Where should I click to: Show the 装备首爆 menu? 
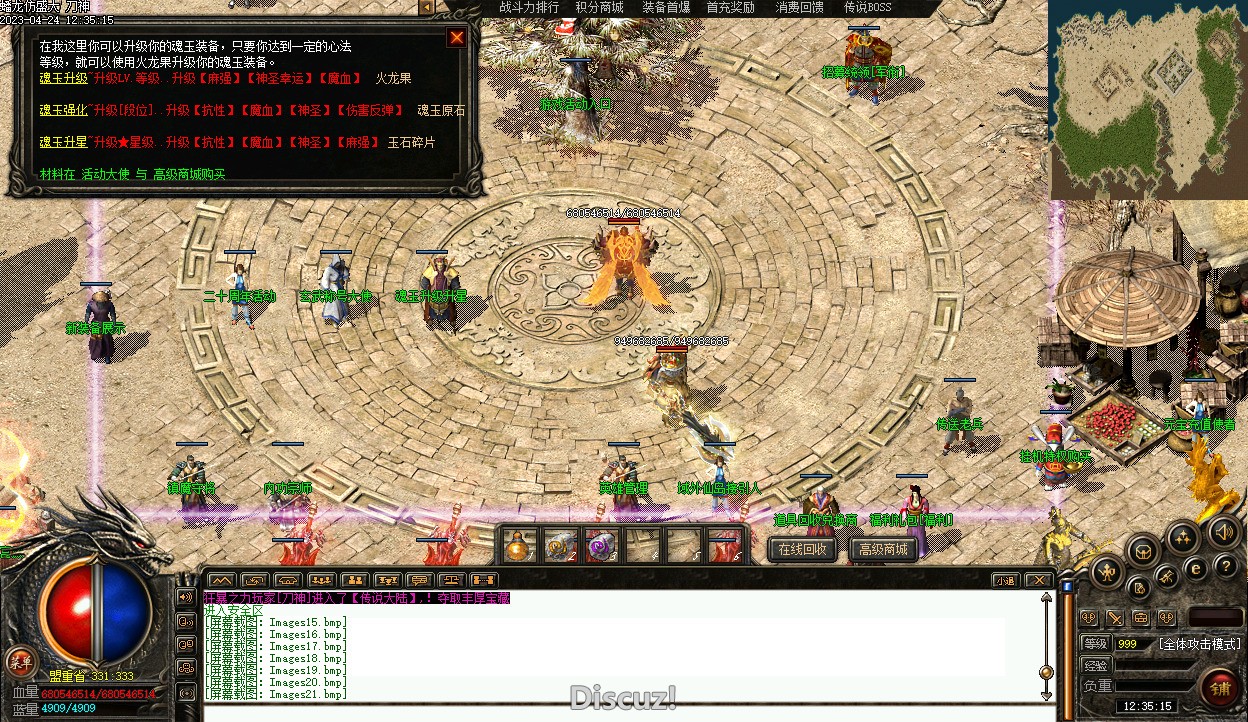[666, 8]
